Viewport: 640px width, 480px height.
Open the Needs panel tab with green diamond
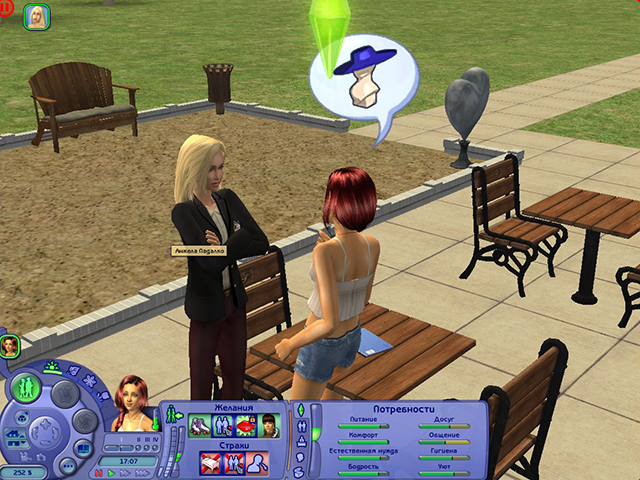pyautogui.click(x=299, y=410)
